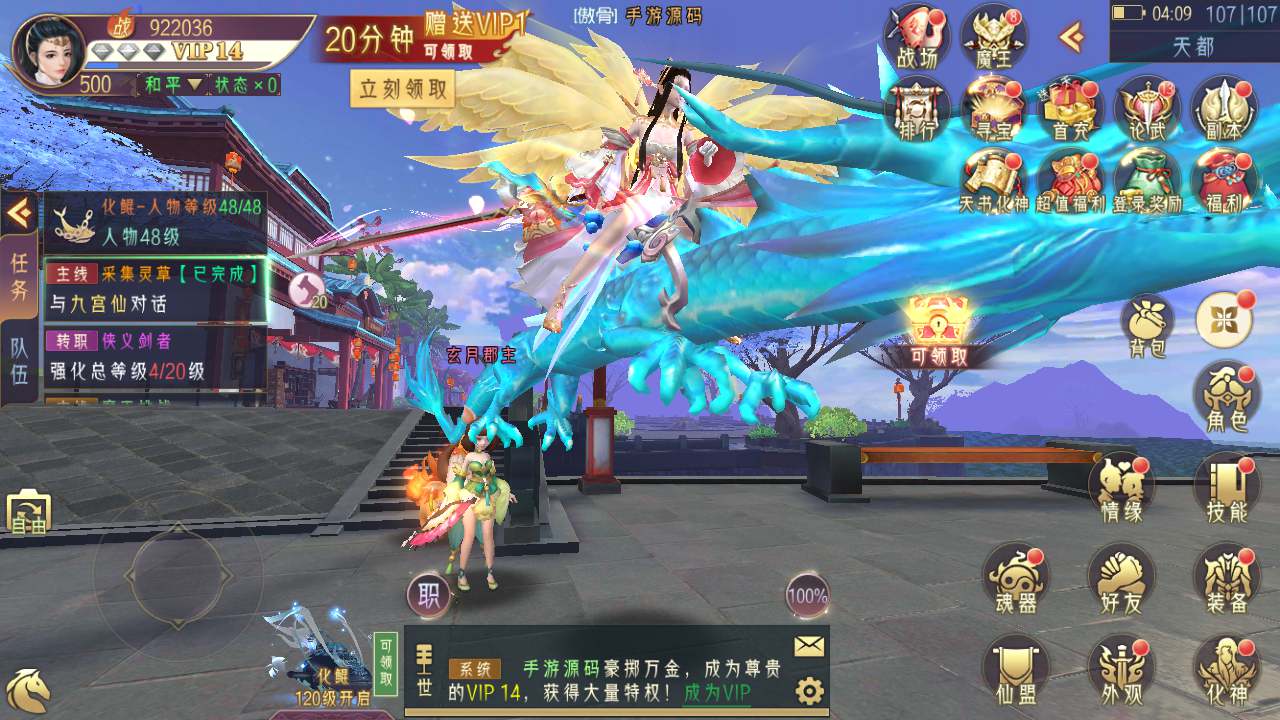
Task: Open the 技能 skills panel
Action: pyautogui.click(x=1226, y=489)
